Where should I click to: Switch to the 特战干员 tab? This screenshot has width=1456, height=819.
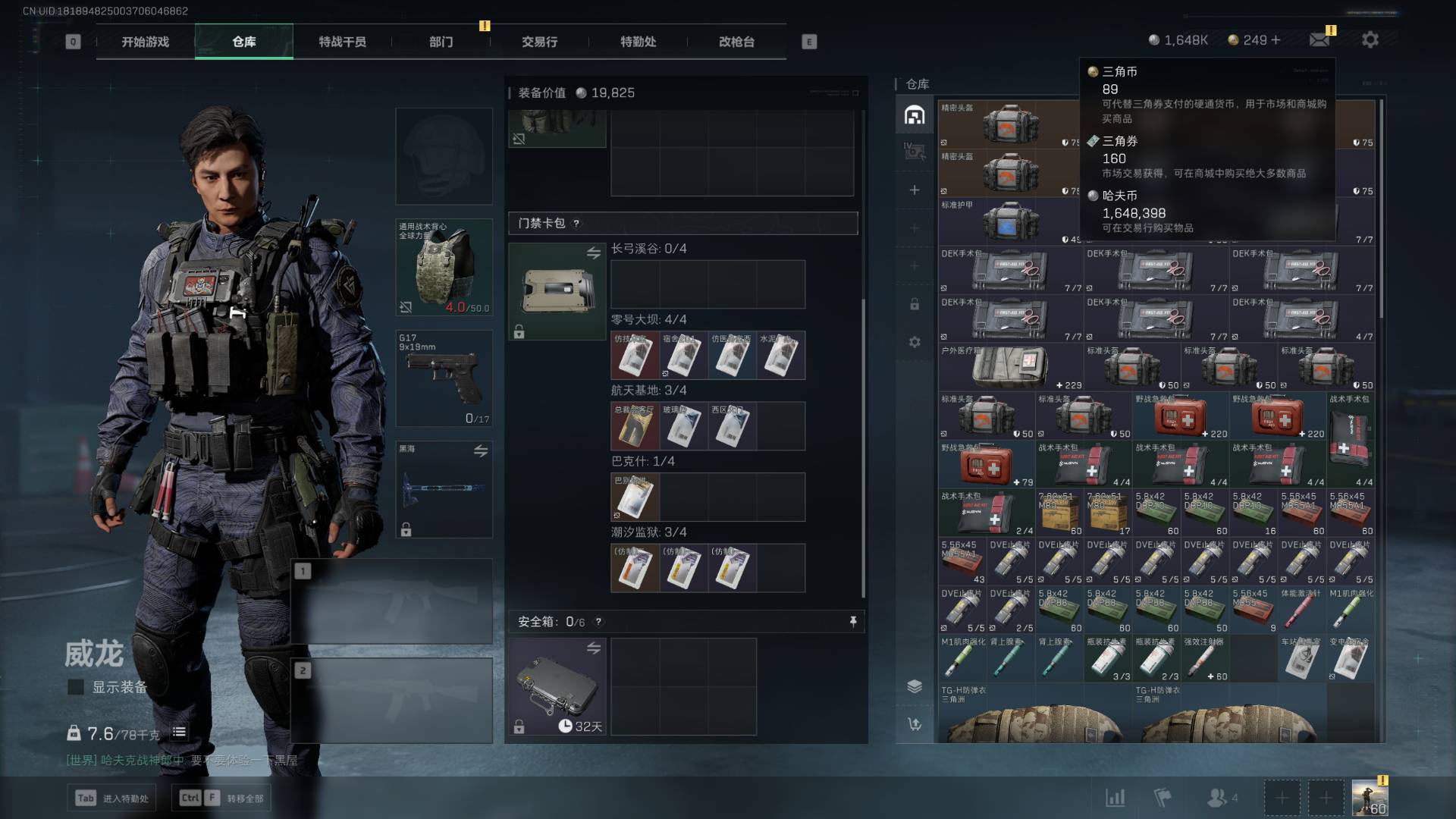point(342,42)
